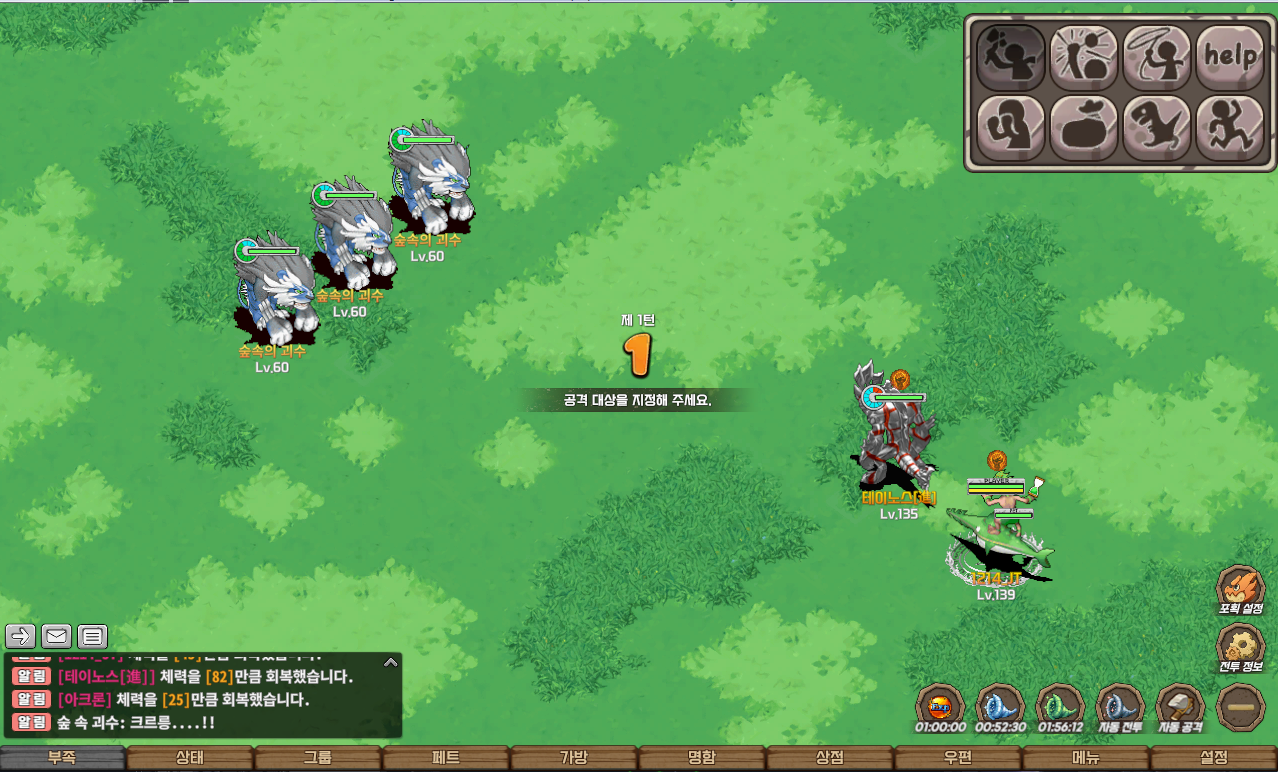Choose the dinosaur pet command
Screen dimensions: 1278x772
[x=1157, y=128]
